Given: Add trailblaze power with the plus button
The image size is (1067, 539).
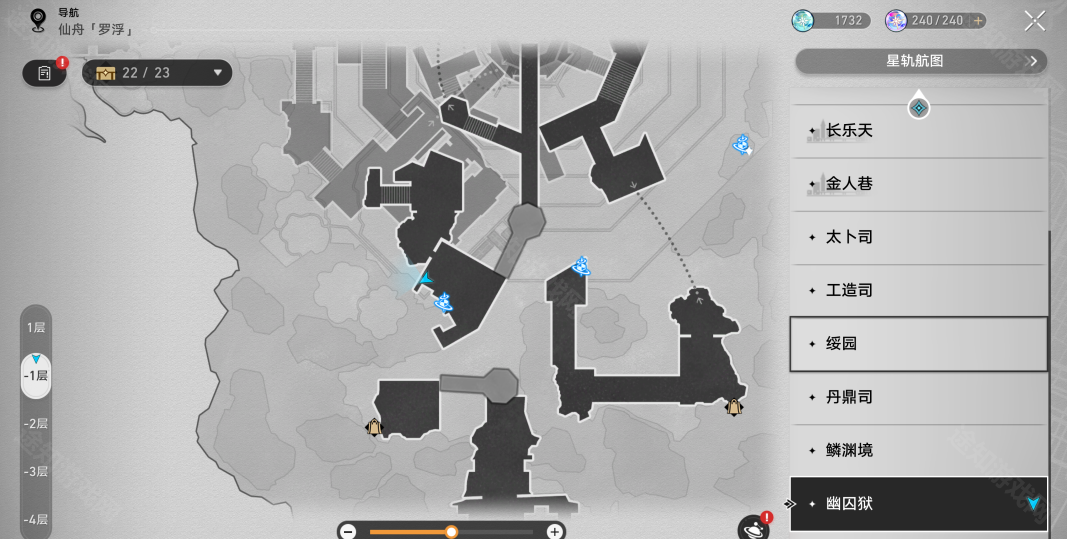Looking at the screenshot, I should click(977, 20).
